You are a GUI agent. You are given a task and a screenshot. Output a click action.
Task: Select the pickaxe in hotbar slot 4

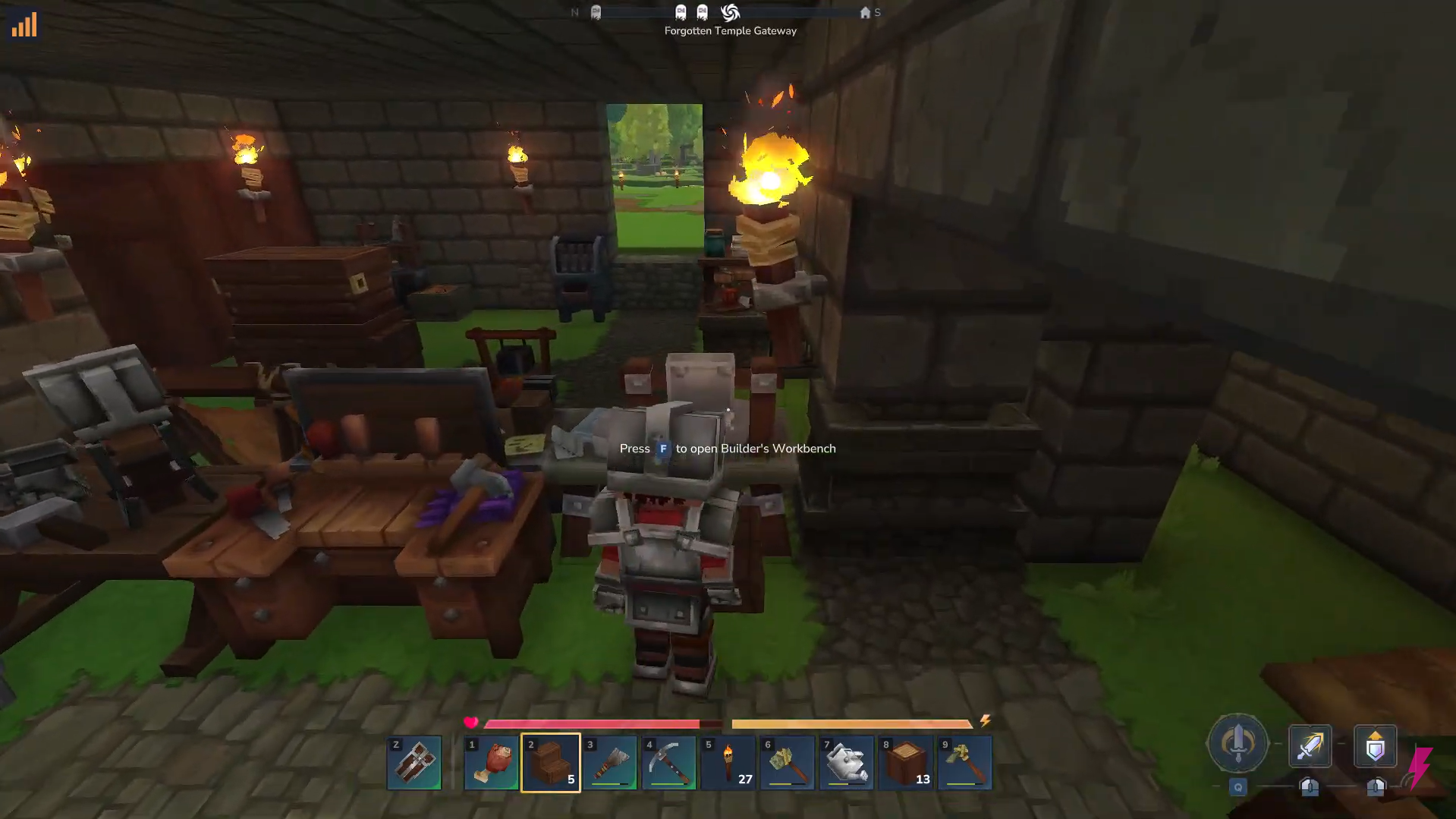tap(669, 763)
